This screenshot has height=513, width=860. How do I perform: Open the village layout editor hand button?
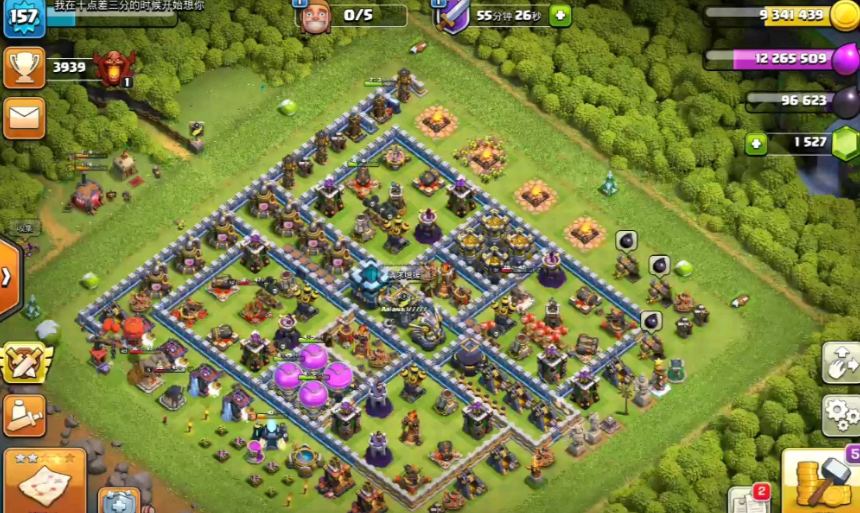[841, 364]
